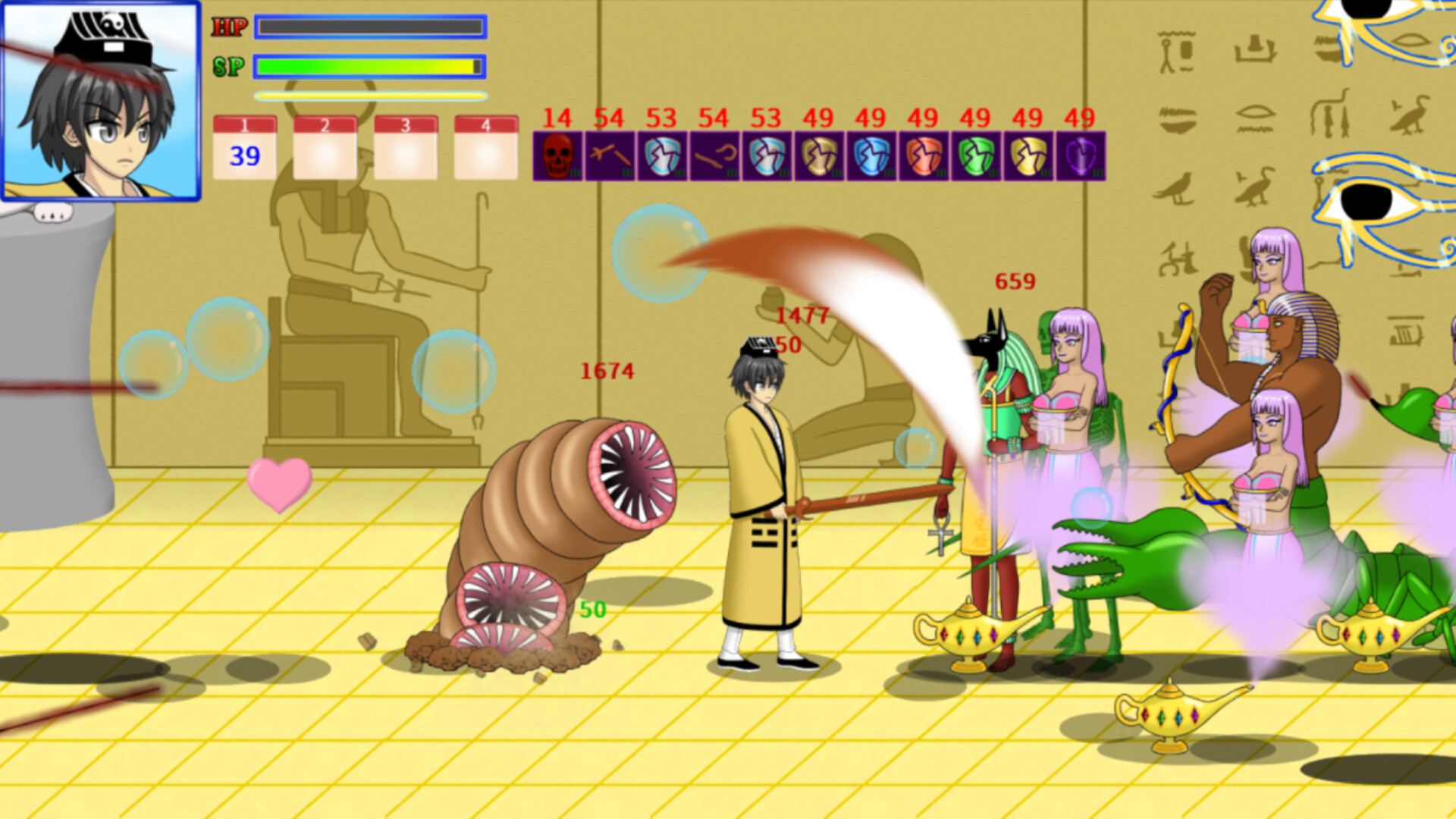Select the HP label
This screenshot has height=819, width=1456.
(x=230, y=27)
